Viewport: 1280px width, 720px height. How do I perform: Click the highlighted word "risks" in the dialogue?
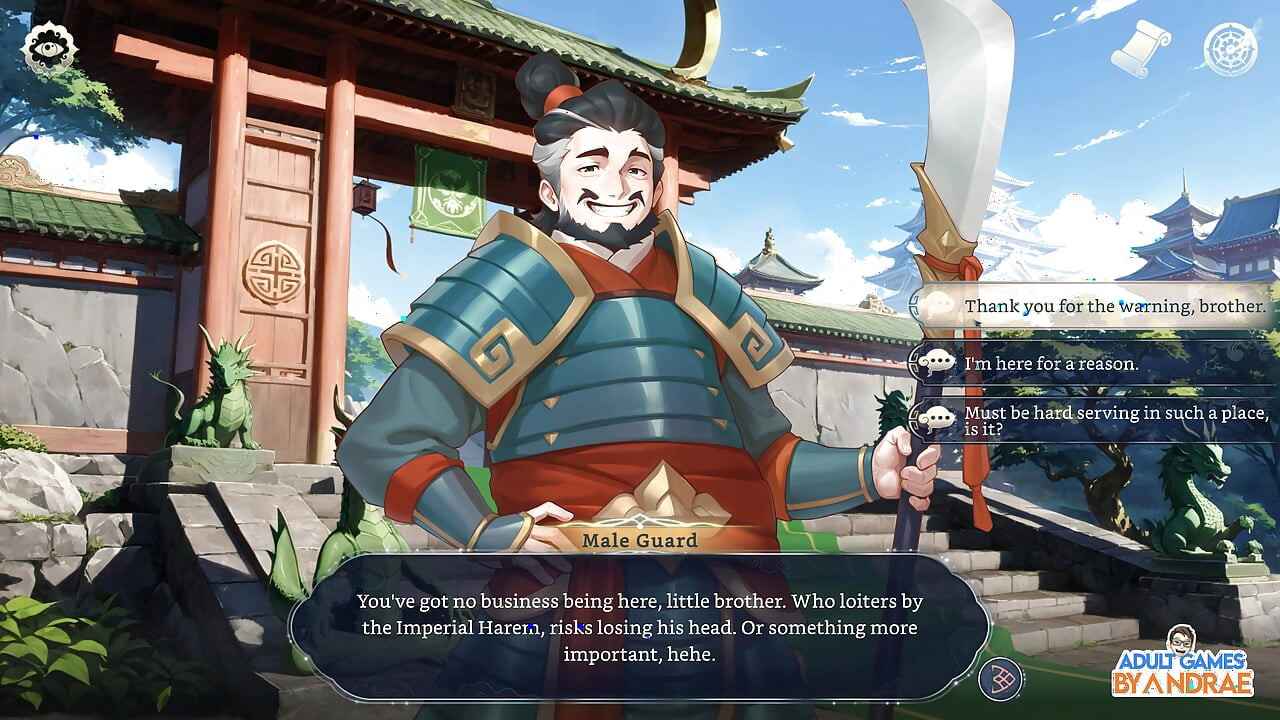coord(573,627)
